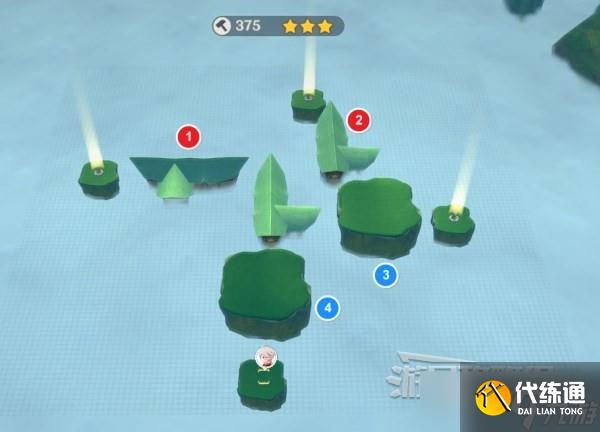Select the red number 2 marker
Viewport: 600px width, 432px height.
(358, 122)
